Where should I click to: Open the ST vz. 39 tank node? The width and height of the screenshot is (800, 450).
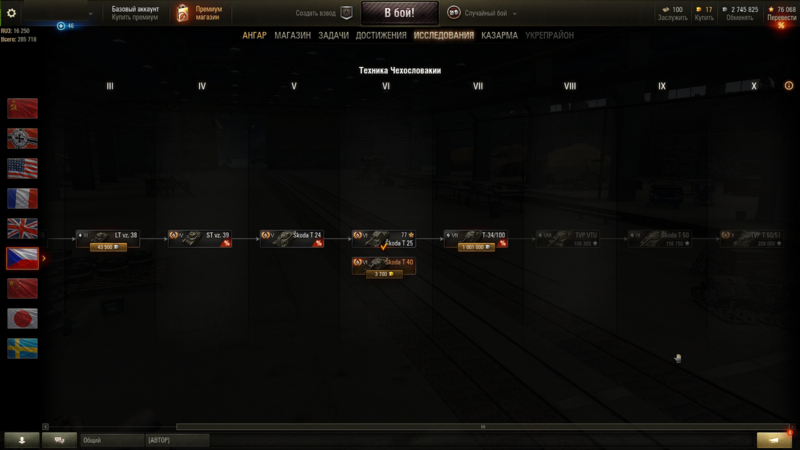201,236
